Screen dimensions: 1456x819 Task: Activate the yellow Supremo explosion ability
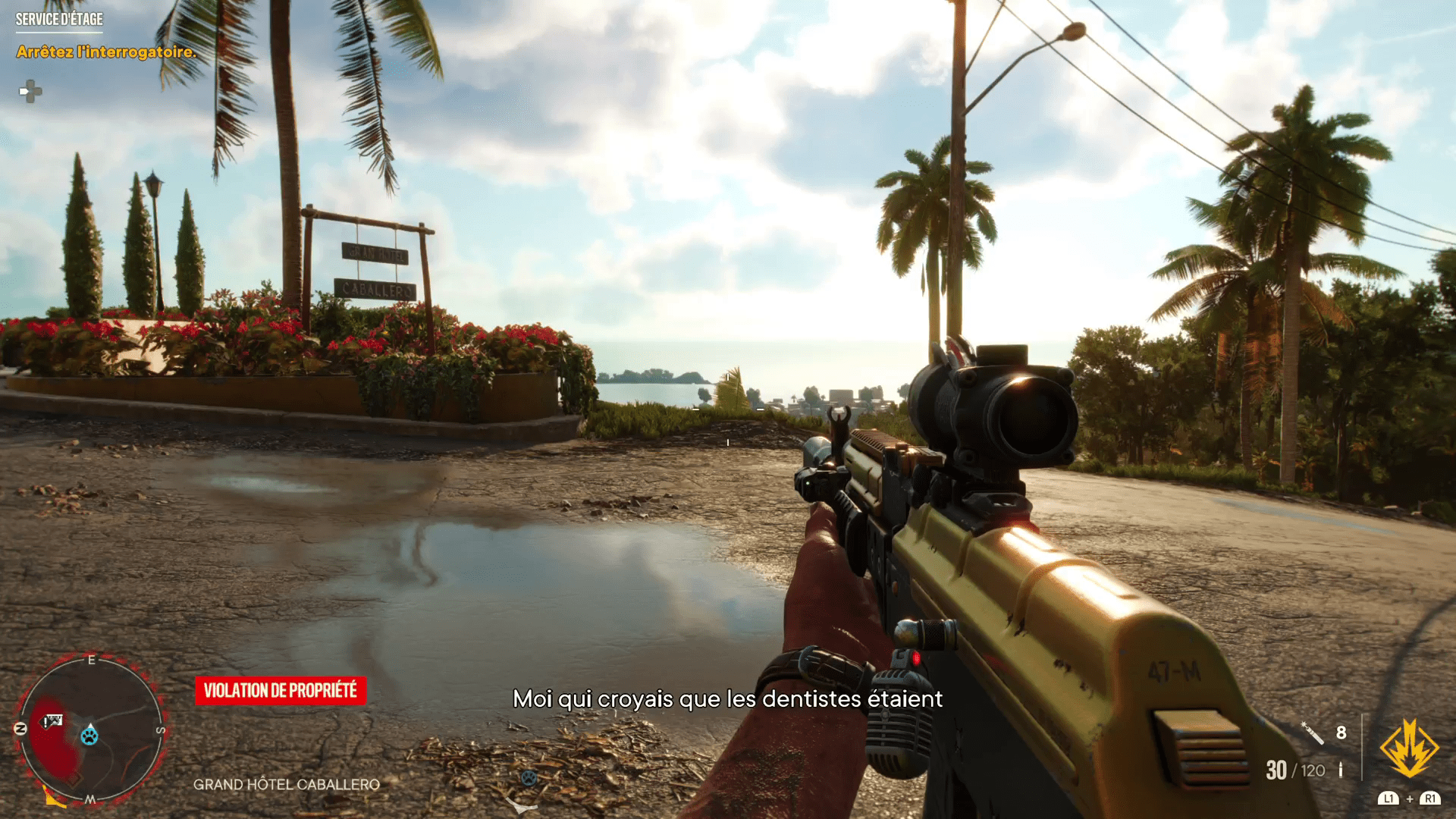[1409, 748]
